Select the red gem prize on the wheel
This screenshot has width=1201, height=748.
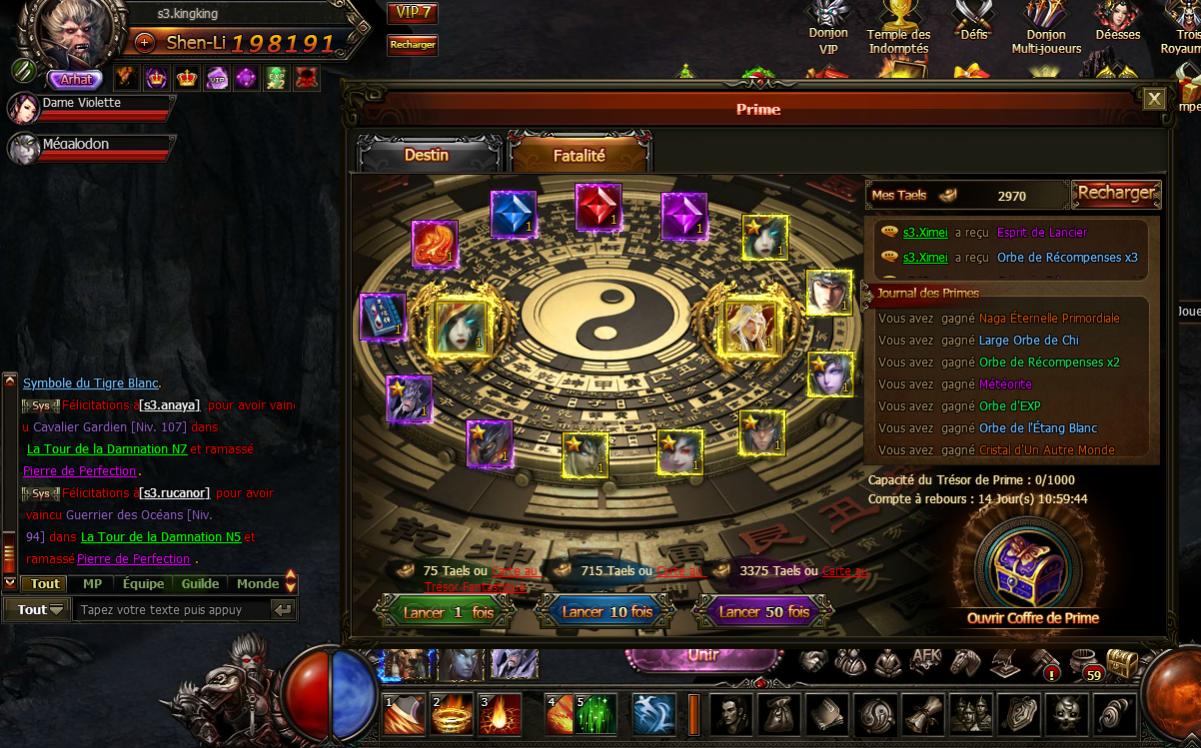(x=598, y=209)
